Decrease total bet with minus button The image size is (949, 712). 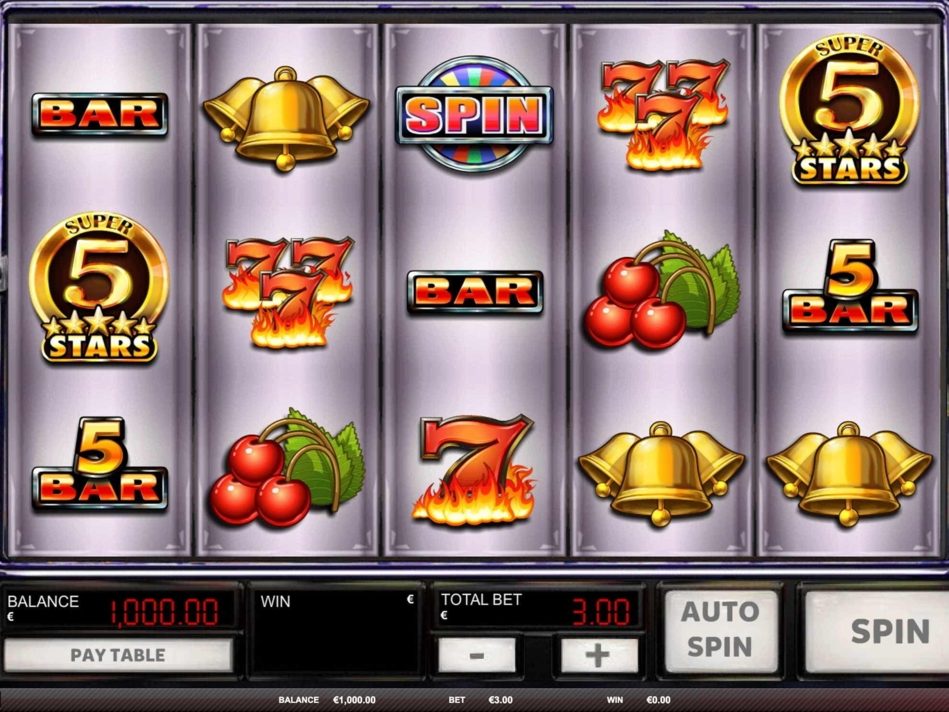477,656
